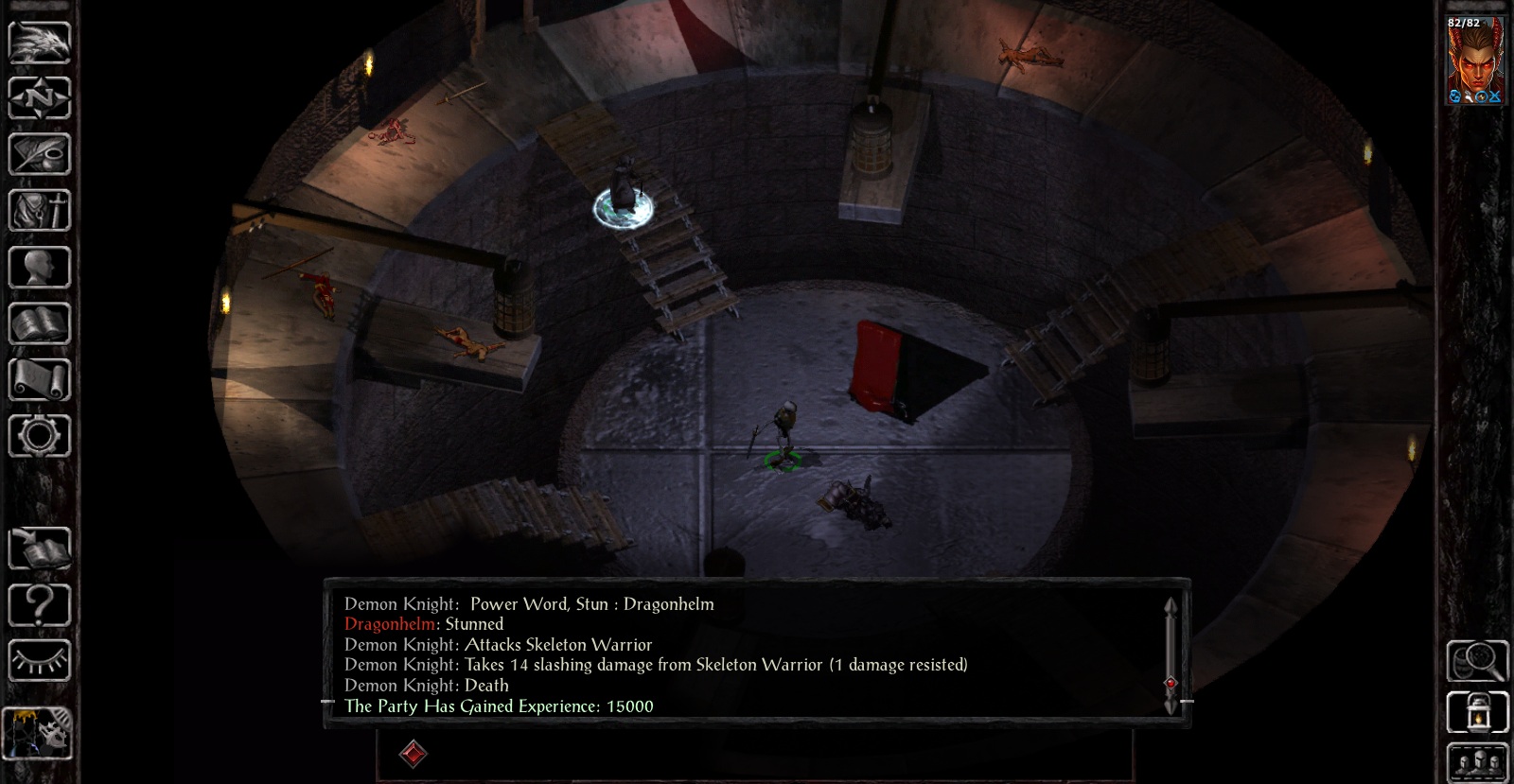
Task: Click the dragon emblem return-to-game button
Action: [39, 43]
